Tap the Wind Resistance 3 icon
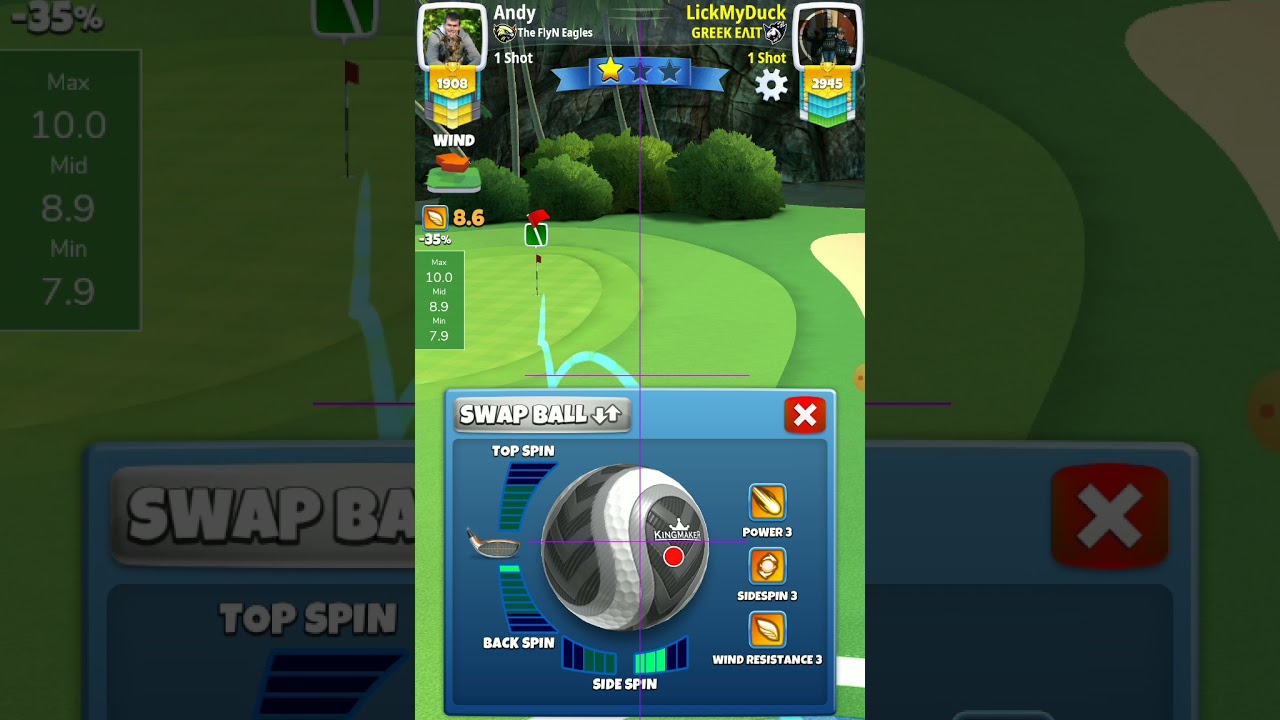Image resolution: width=1280 pixels, height=720 pixels. 767,630
